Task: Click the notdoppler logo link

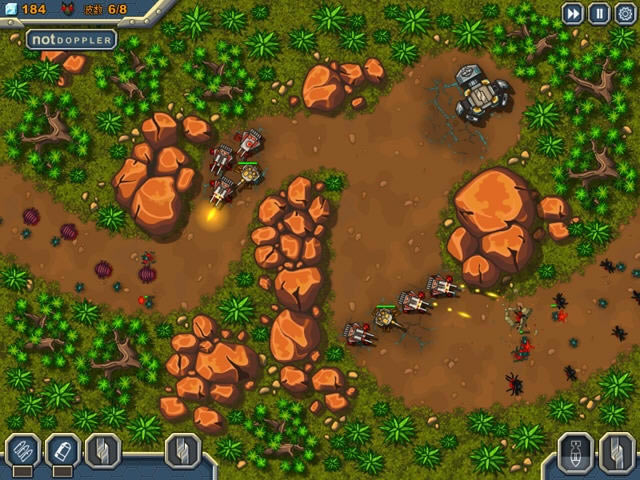Action: point(71,40)
